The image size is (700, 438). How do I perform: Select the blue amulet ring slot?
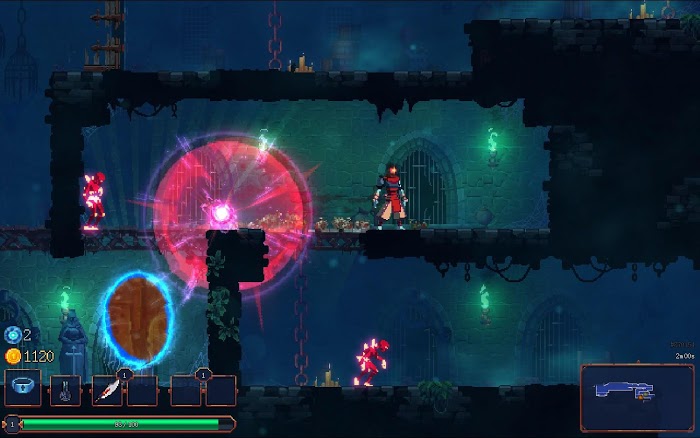(23, 388)
